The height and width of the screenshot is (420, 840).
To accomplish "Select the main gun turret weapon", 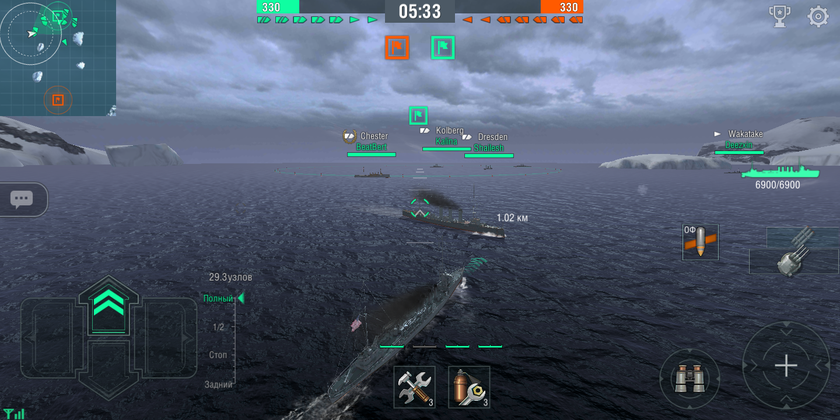I will [794, 250].
